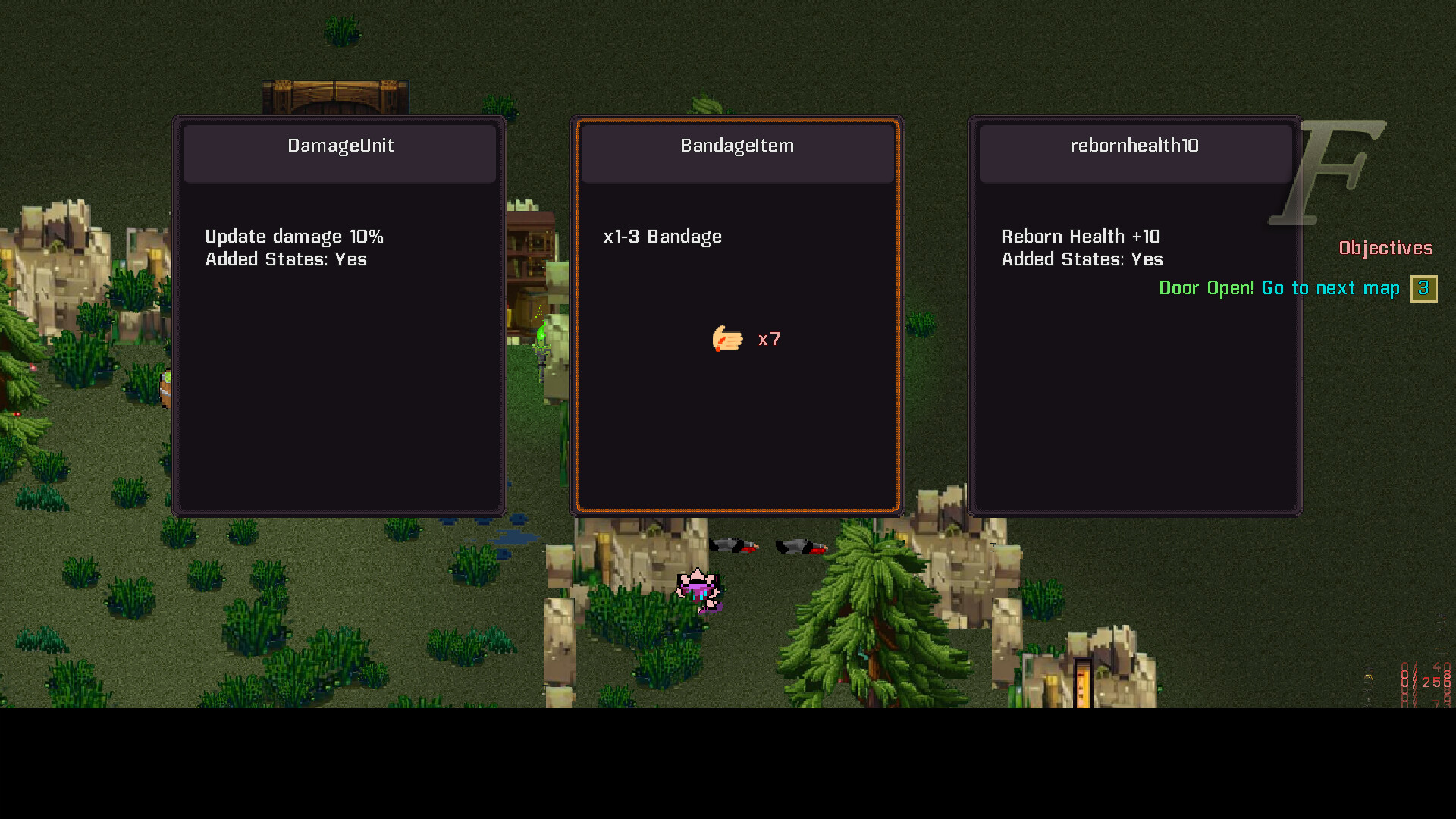
Task: Click the bandage hand icon showing x7
Action: click(x=728, y=339)
